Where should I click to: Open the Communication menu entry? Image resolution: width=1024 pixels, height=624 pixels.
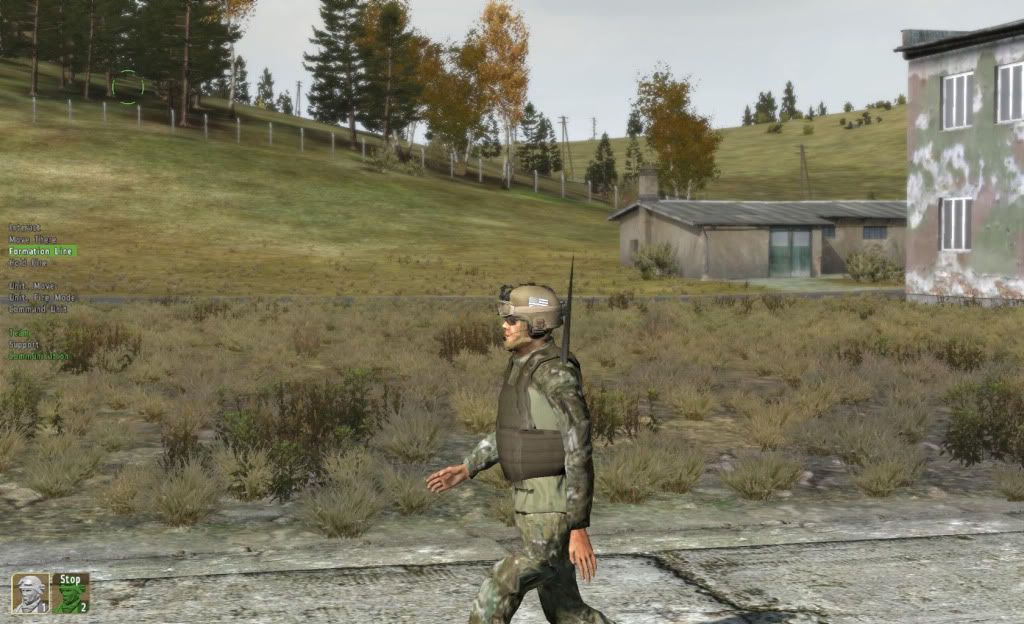[39, 356]
